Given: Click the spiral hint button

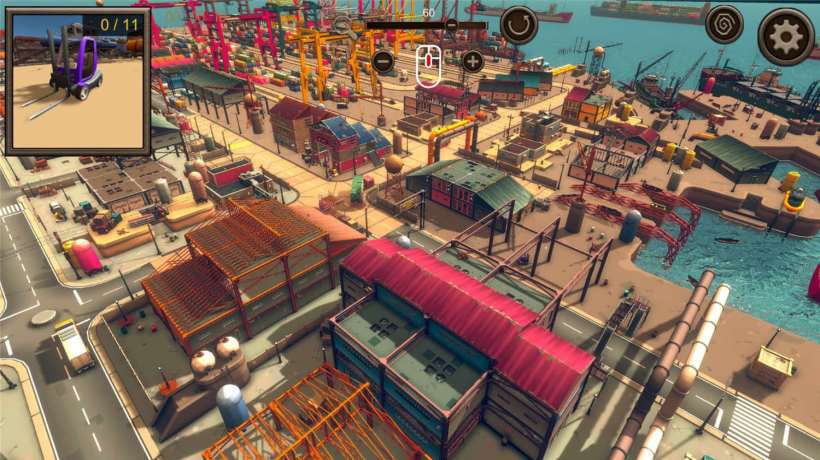Looking at the screenshot, I should [724, 25].
